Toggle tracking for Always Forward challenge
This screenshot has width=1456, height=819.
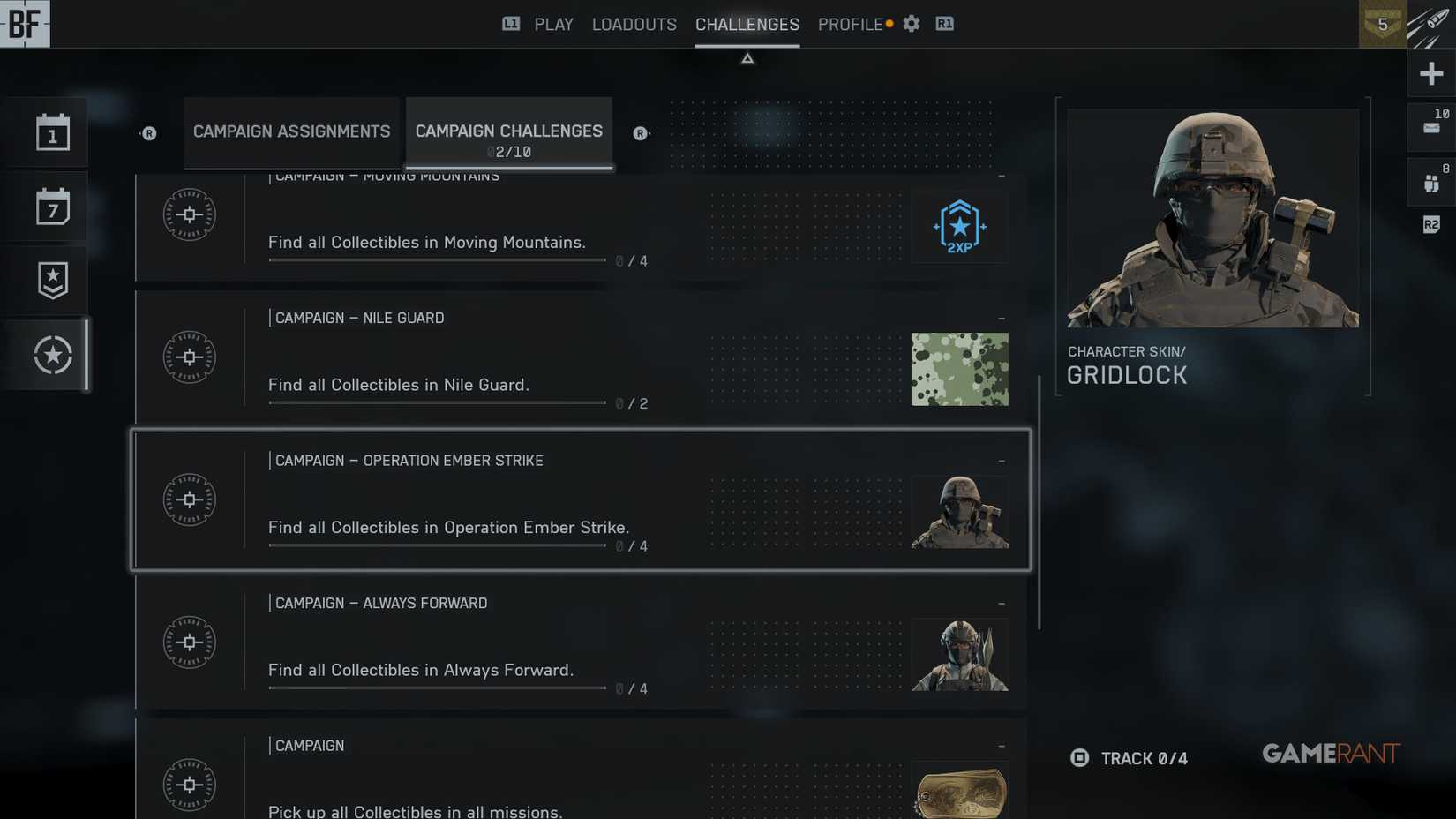click(x=1002, y=603)
